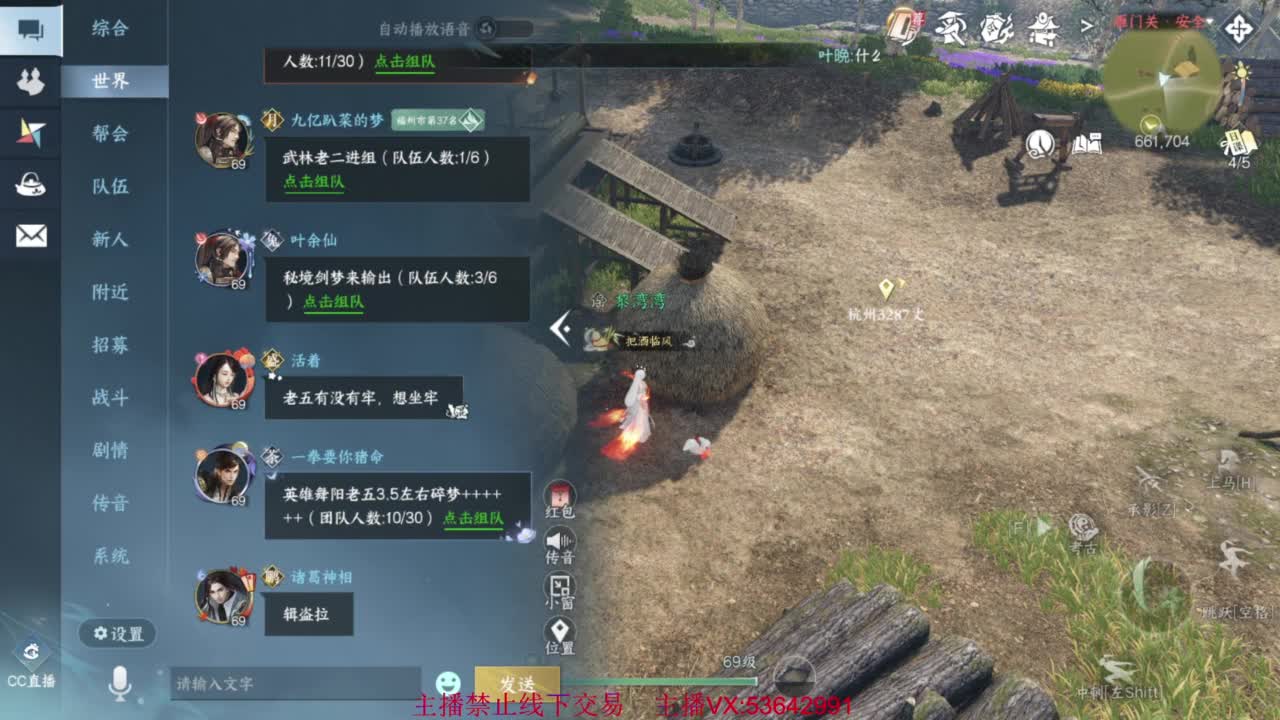
Task: Open the 系统 chat channel
Action: pyautogui.click(x=113, y=557)
